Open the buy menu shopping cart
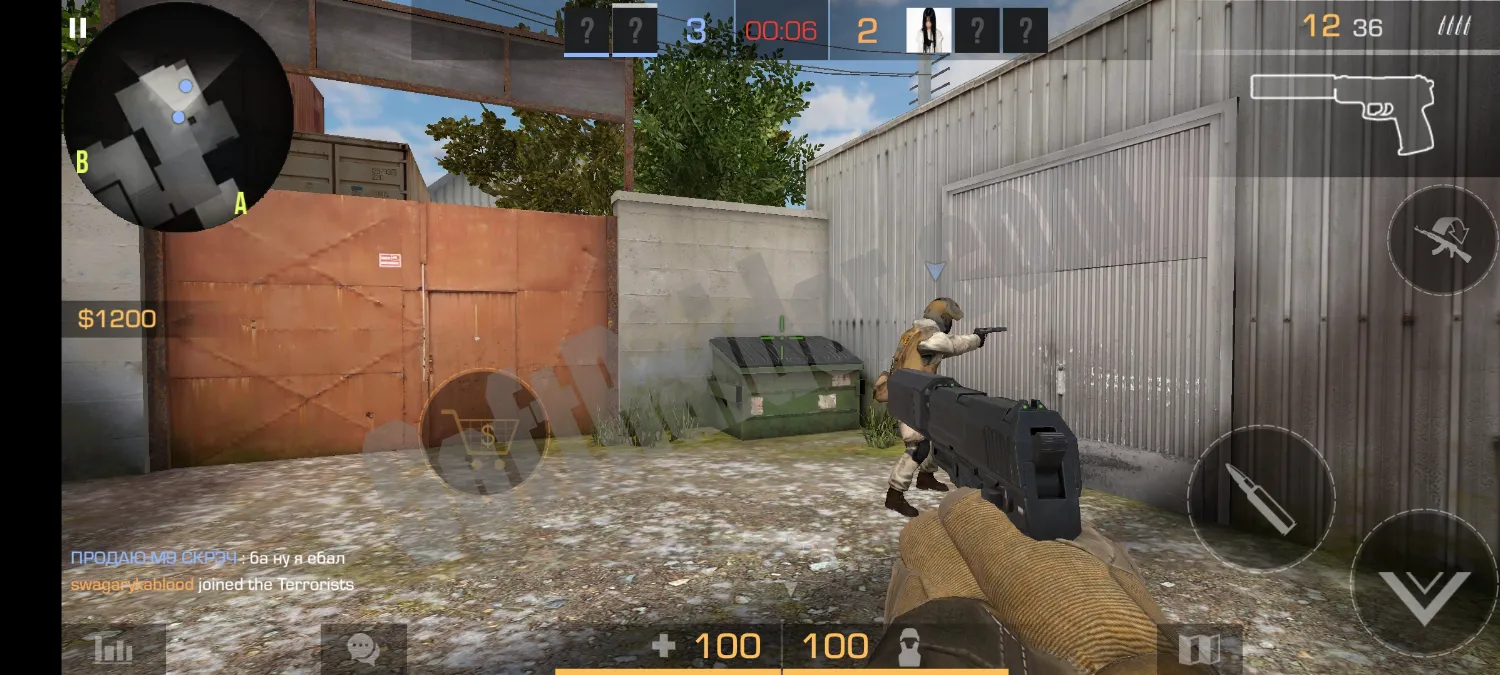Image resolution: width=1500 pixels, height=675 pixels. (x=485, y=434)
